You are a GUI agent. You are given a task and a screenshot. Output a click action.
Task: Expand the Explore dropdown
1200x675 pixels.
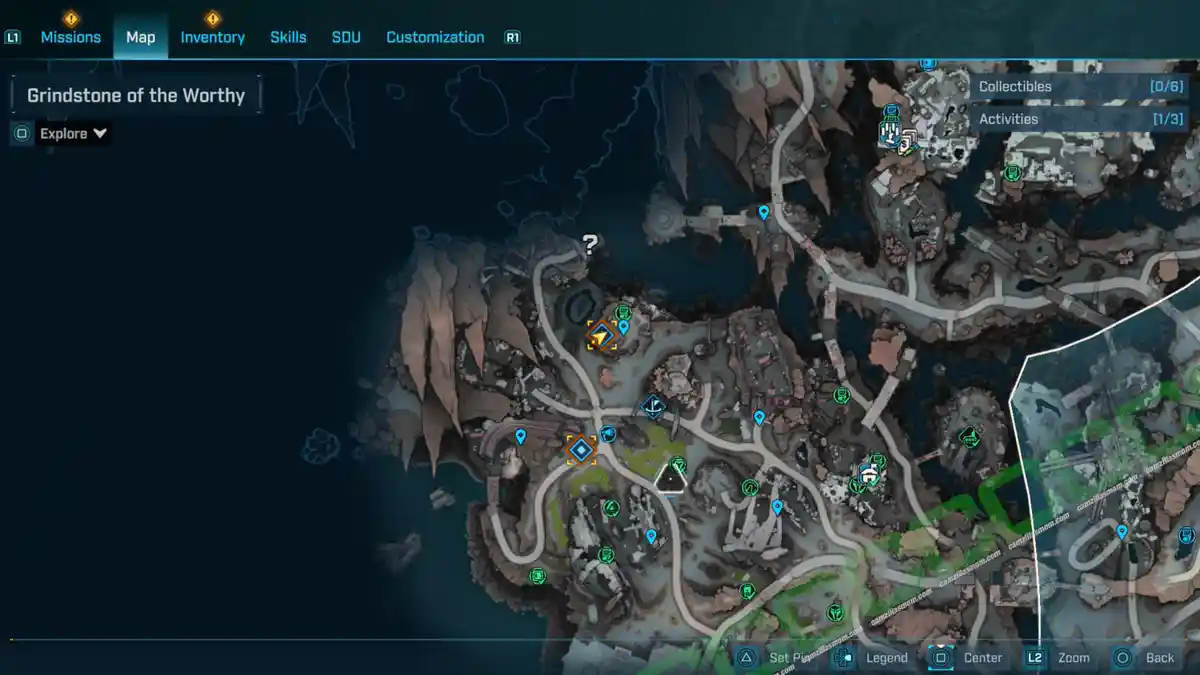pyautogui.click(x=74, y=133)
